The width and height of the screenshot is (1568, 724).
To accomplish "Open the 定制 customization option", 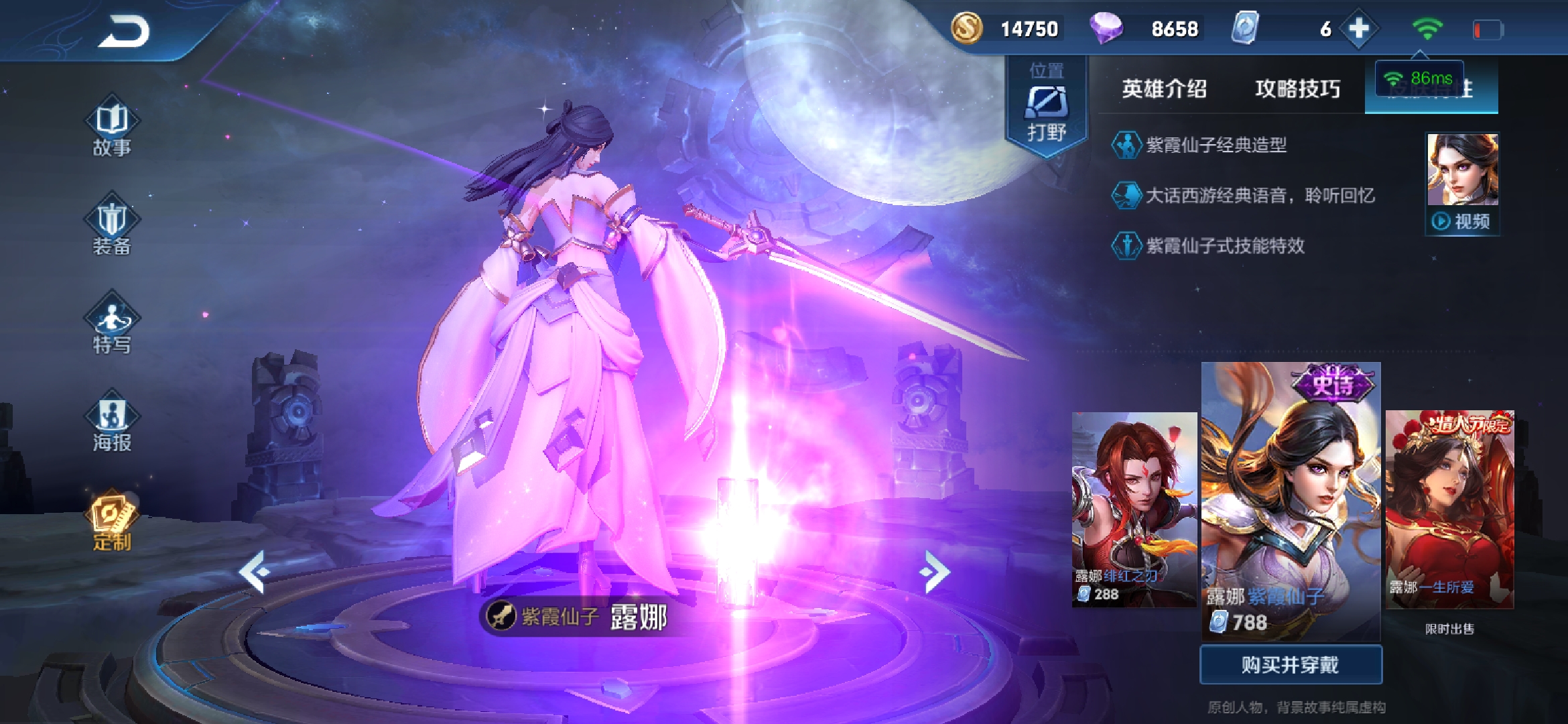I will [112, 521].
